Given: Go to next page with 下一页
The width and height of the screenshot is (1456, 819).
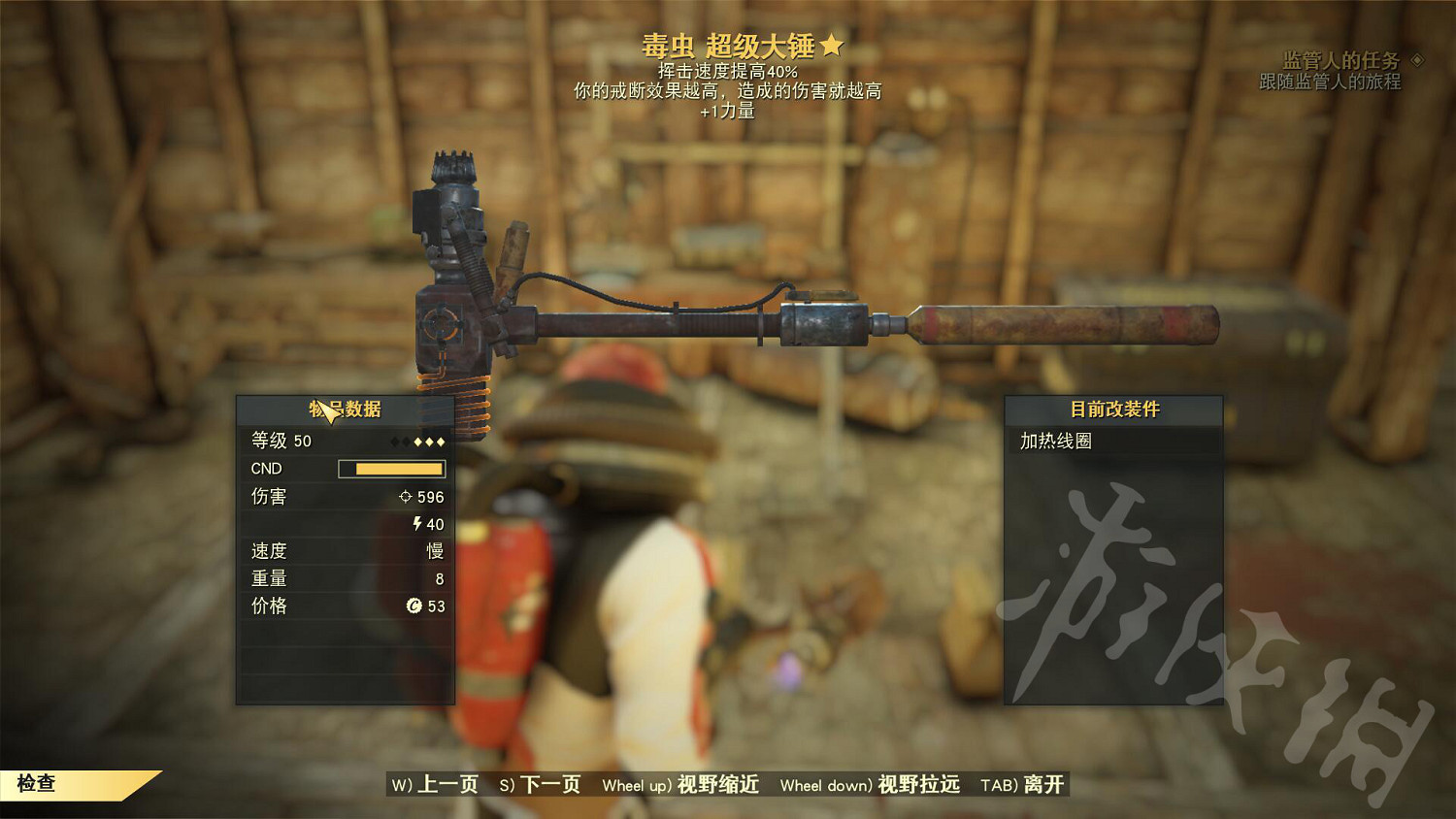Looking at the screenshot, I should tap(540, 784).
